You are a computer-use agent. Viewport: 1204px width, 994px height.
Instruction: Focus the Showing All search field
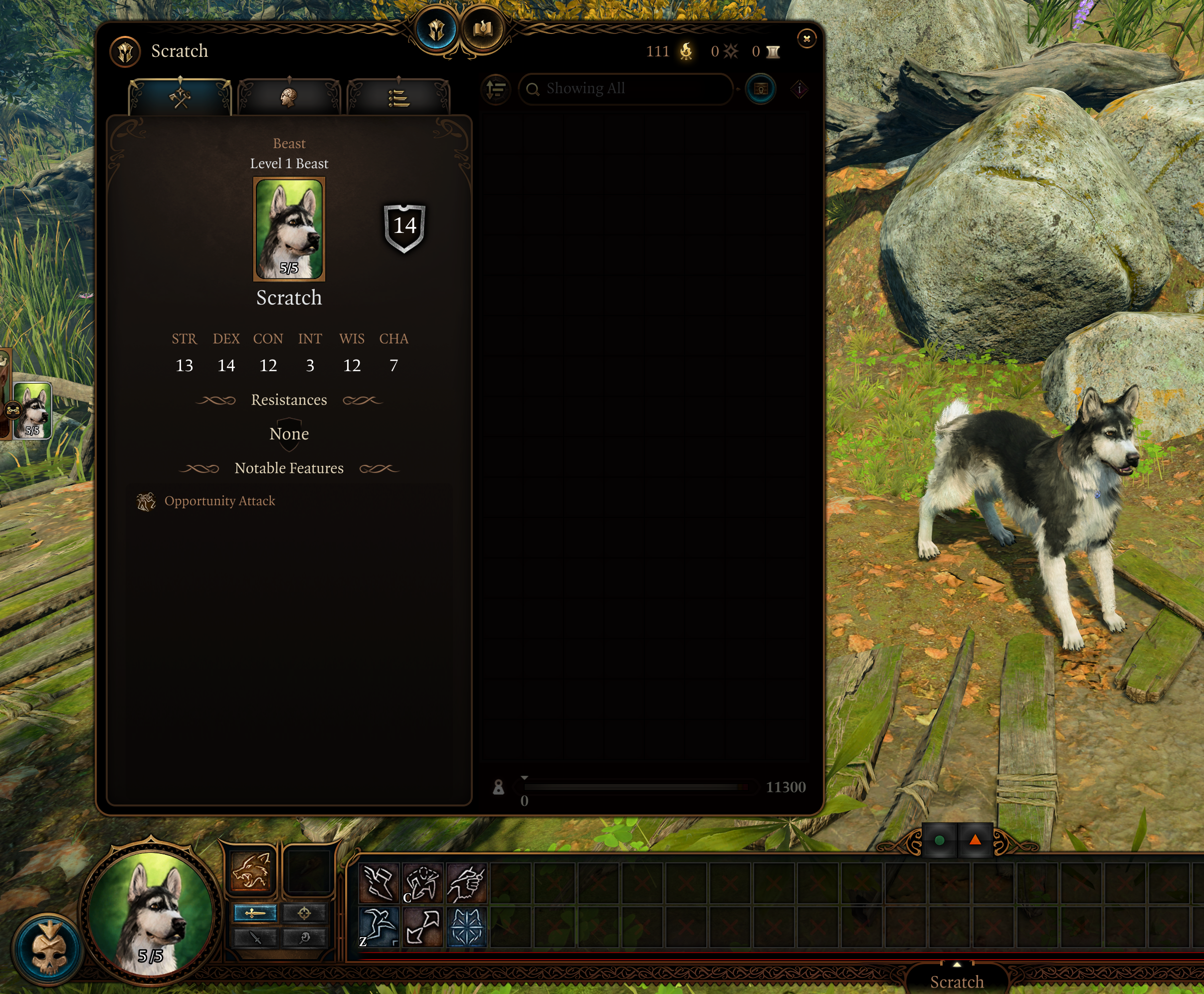point(627,89)
